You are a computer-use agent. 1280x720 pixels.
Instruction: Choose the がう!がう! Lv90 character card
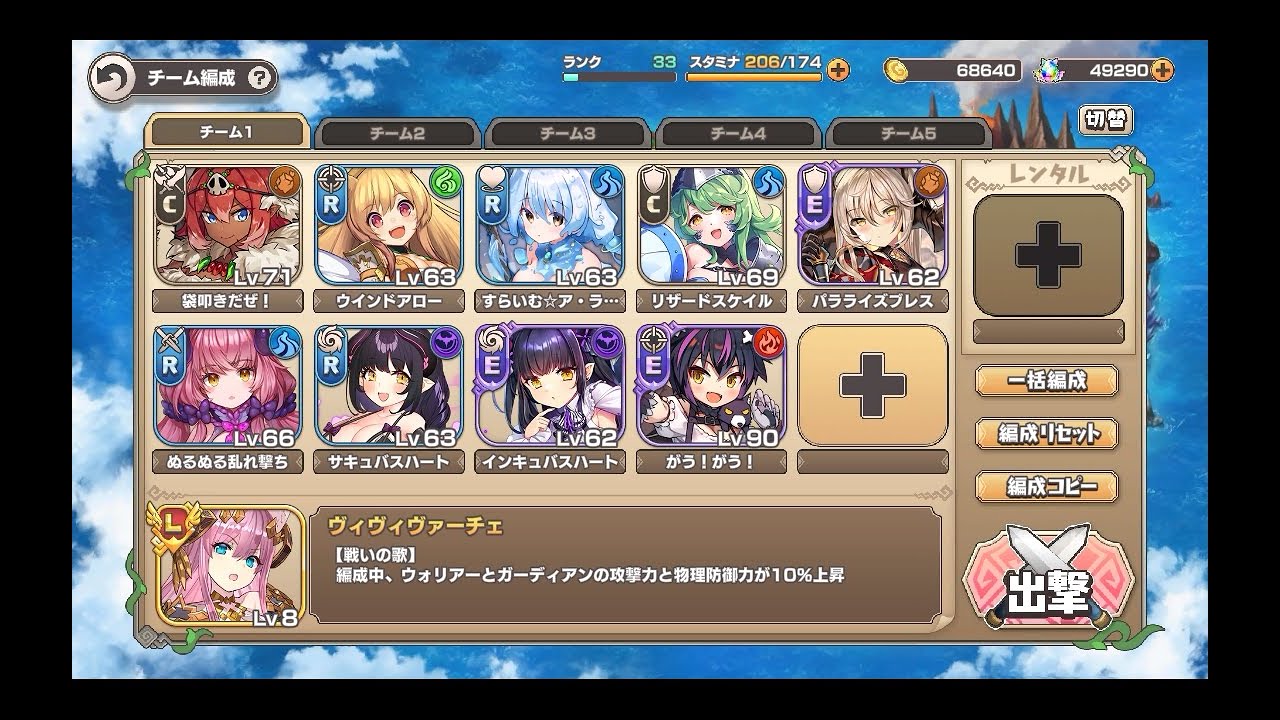pyautogui.click(x=711, y=385)
